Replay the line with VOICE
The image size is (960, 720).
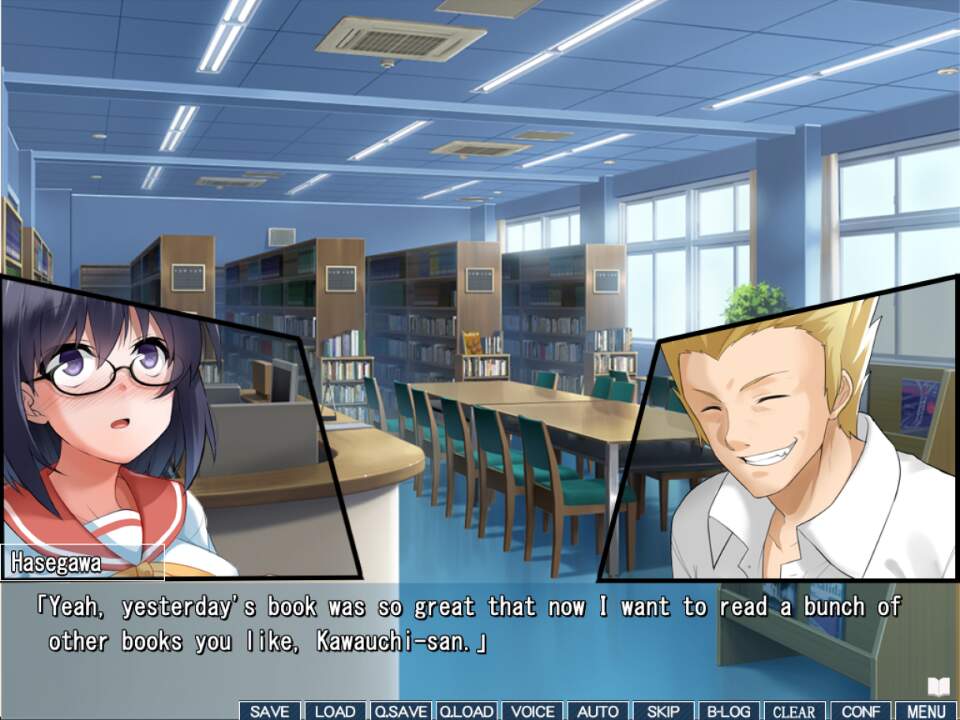click(532, 711)
